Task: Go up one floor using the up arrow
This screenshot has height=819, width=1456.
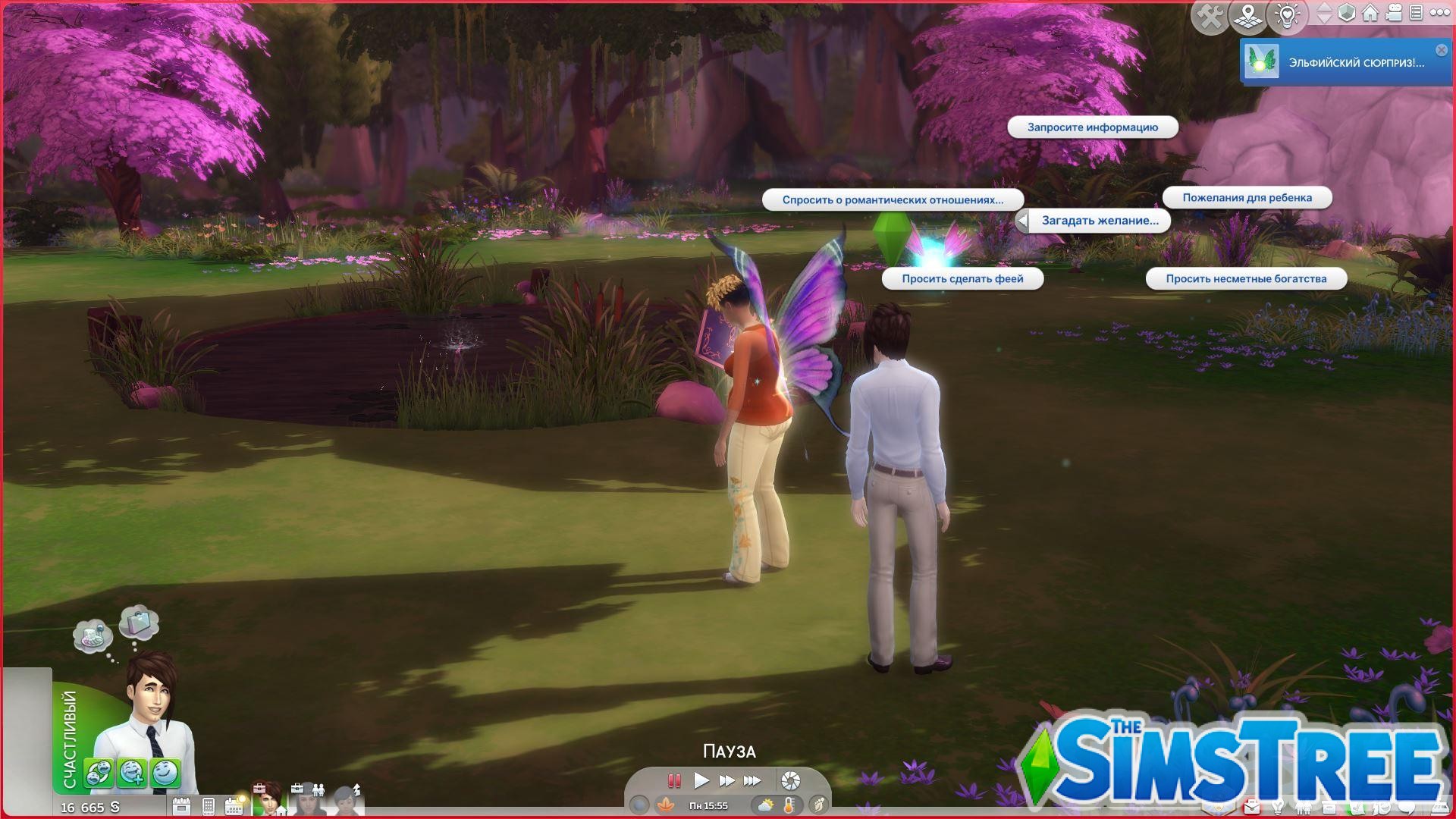Action: click(x=1324, y=8)
